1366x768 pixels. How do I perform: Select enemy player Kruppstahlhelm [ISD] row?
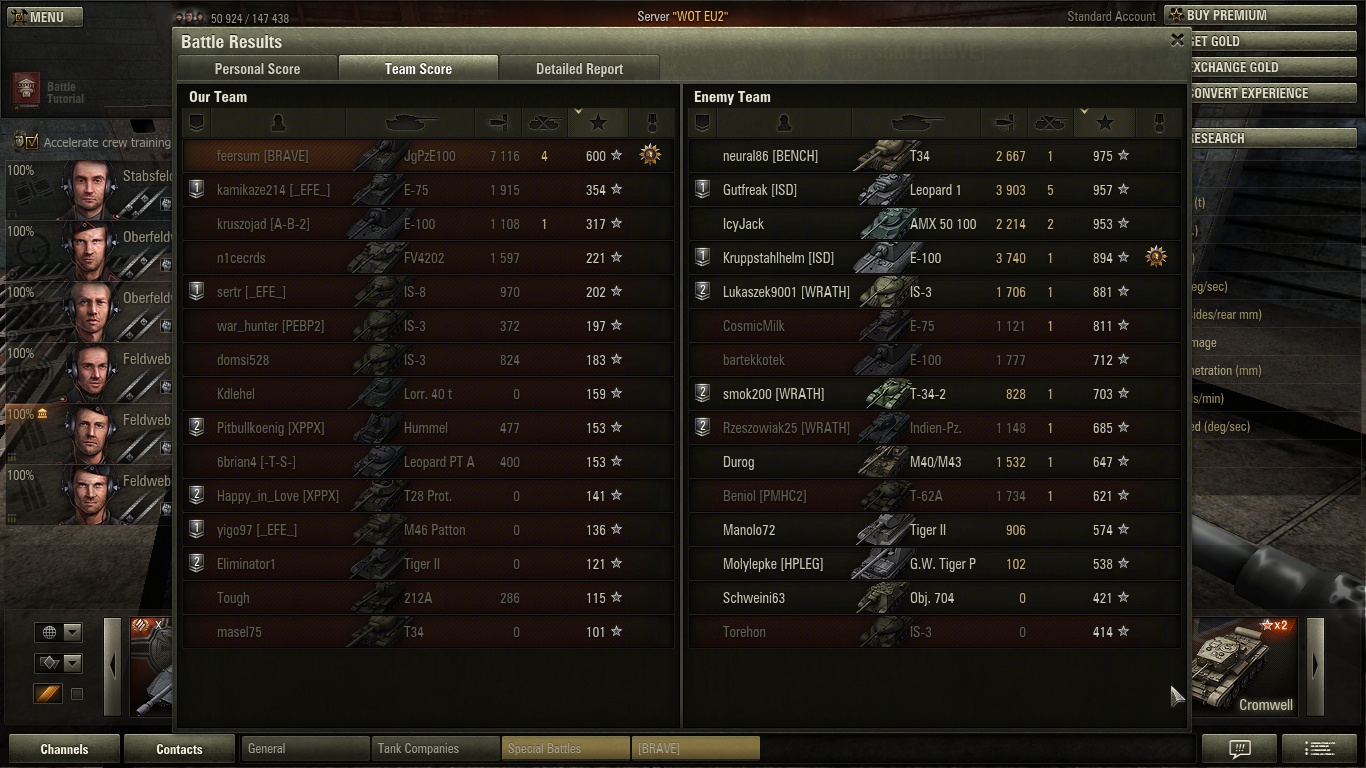(934, 258)
